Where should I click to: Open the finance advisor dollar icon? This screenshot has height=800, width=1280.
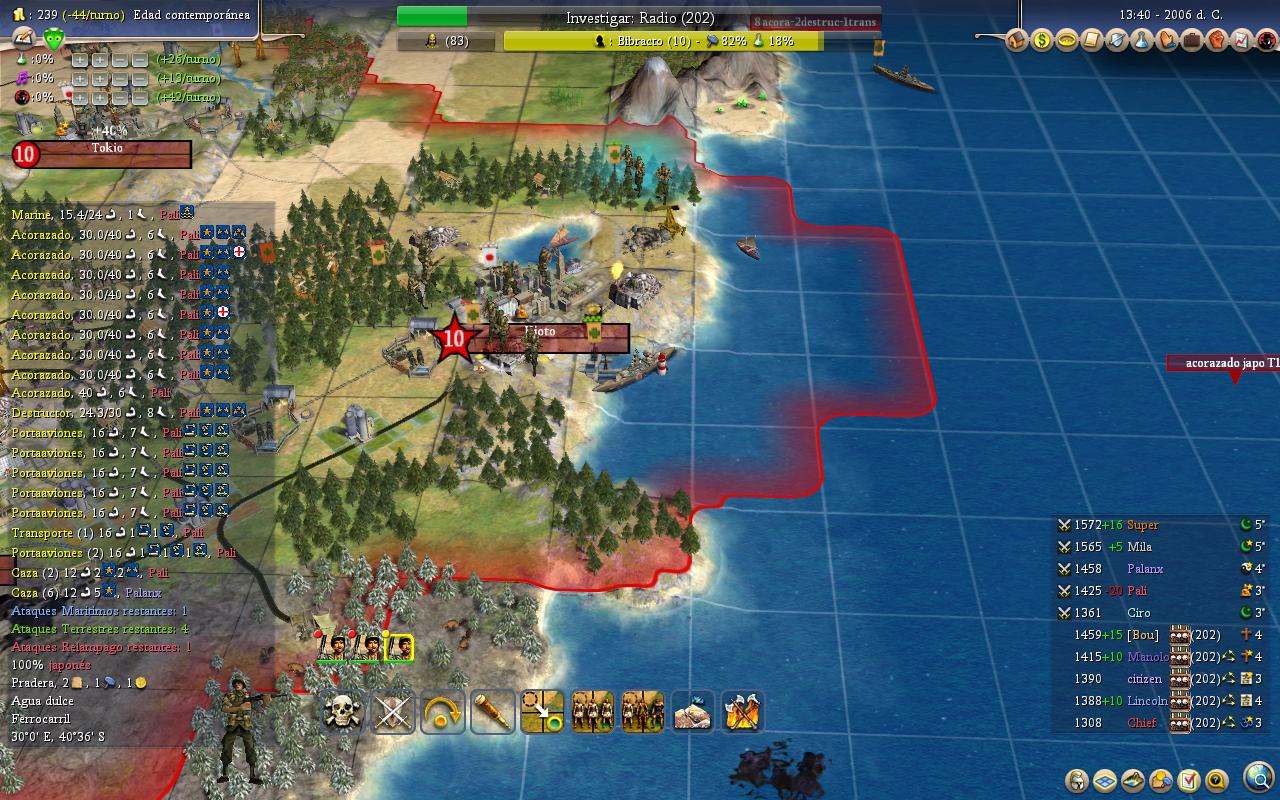coord(1042,41)
